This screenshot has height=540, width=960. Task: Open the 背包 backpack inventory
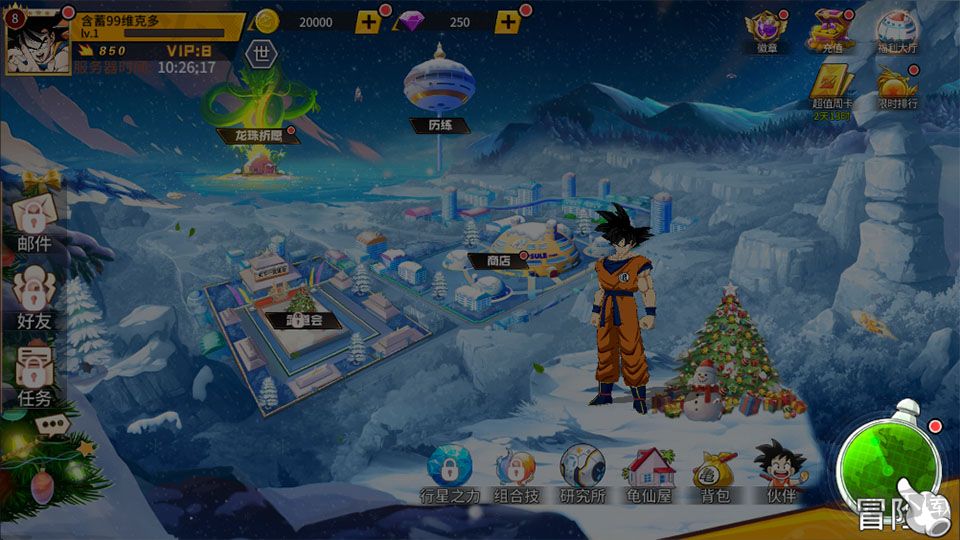pyautogui.click(x=714, y=471)
